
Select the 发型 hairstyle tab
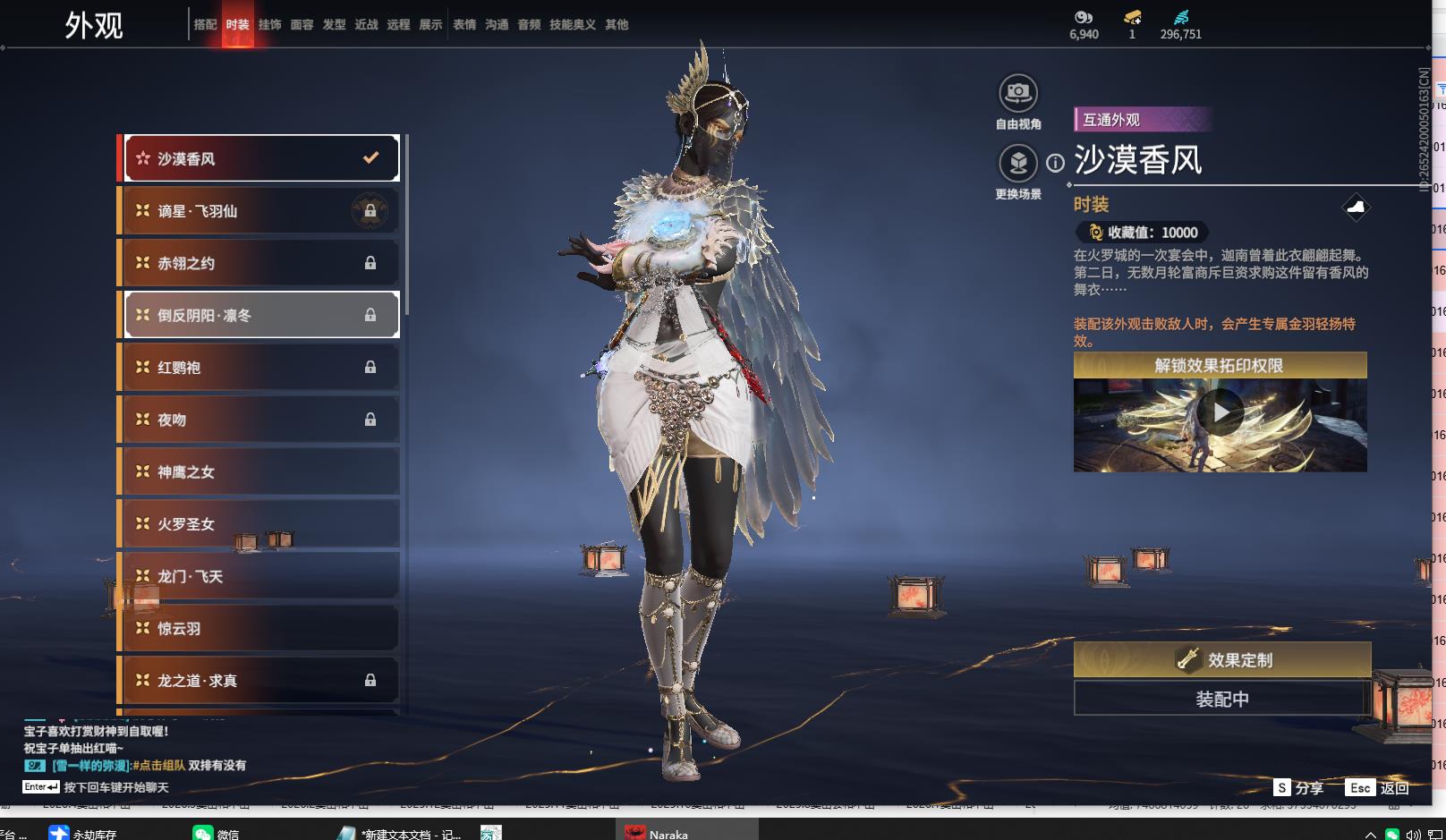[x=334, y=25]
